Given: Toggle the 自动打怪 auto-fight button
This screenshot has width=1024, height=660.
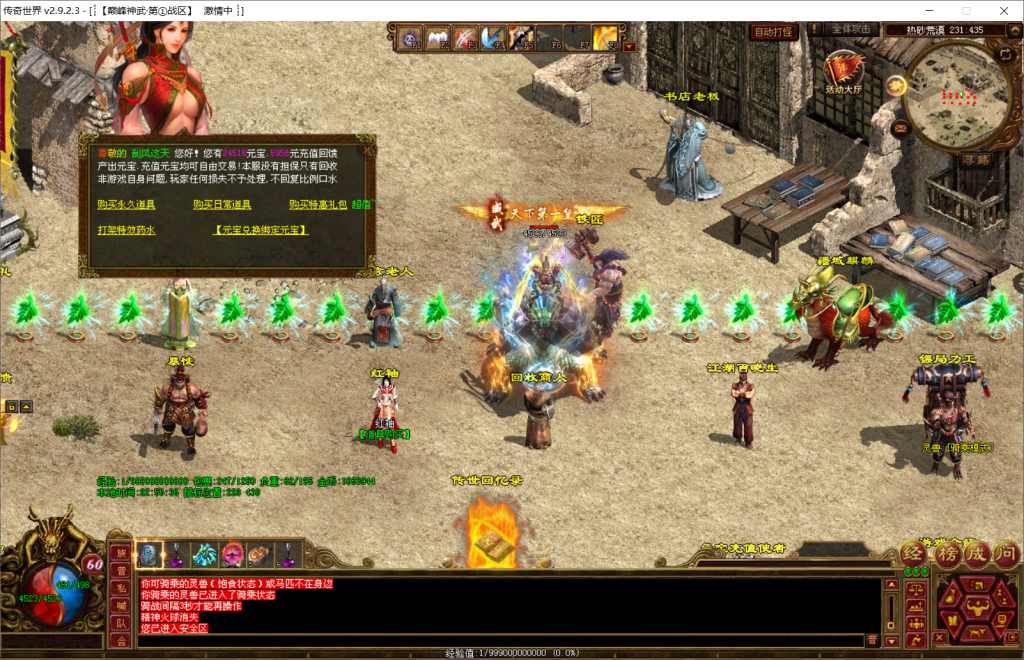Looking at the screenshot, I should coord(773,31).
